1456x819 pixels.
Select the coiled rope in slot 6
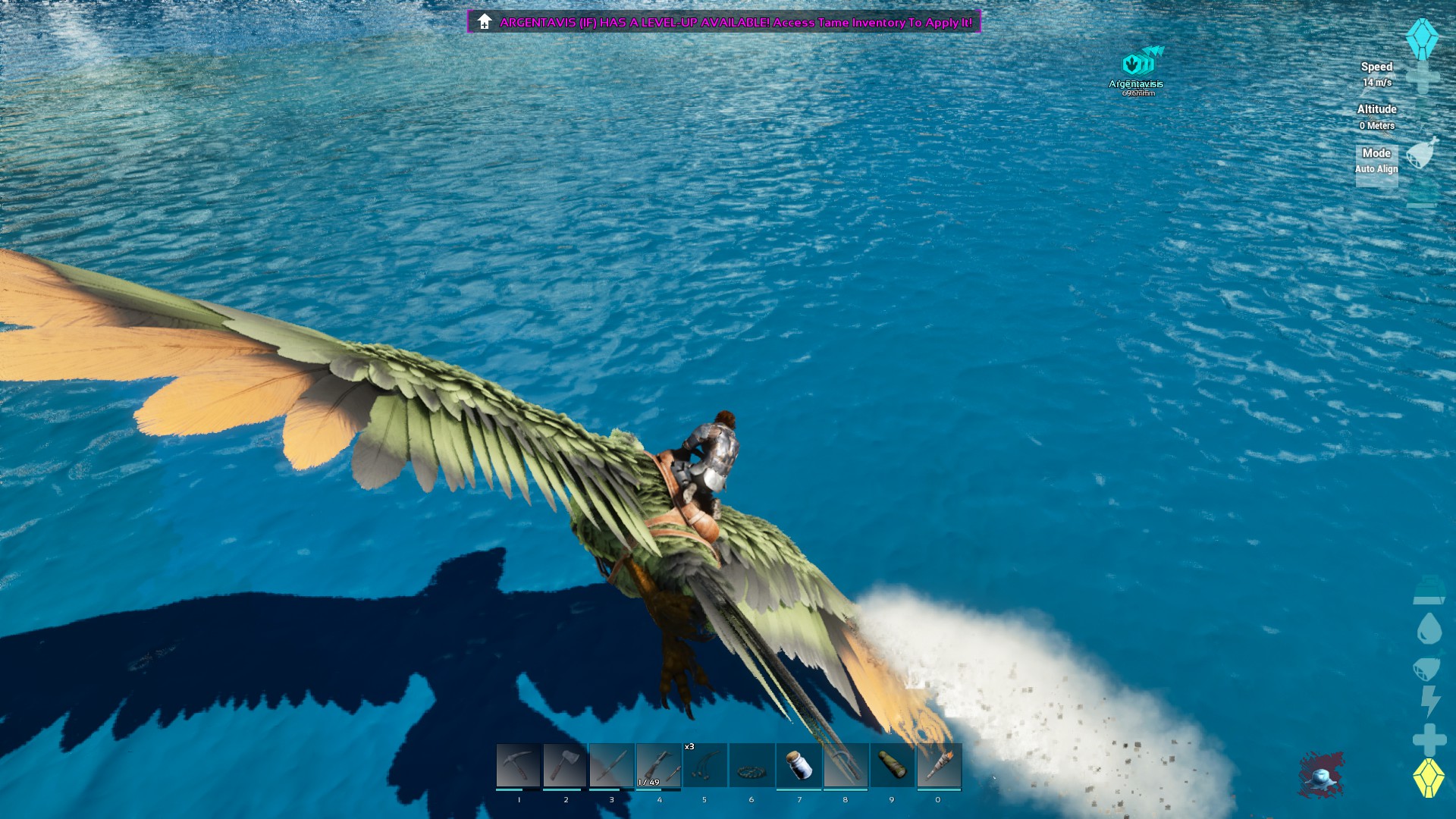pyautogui.click(x=752, y=766)
